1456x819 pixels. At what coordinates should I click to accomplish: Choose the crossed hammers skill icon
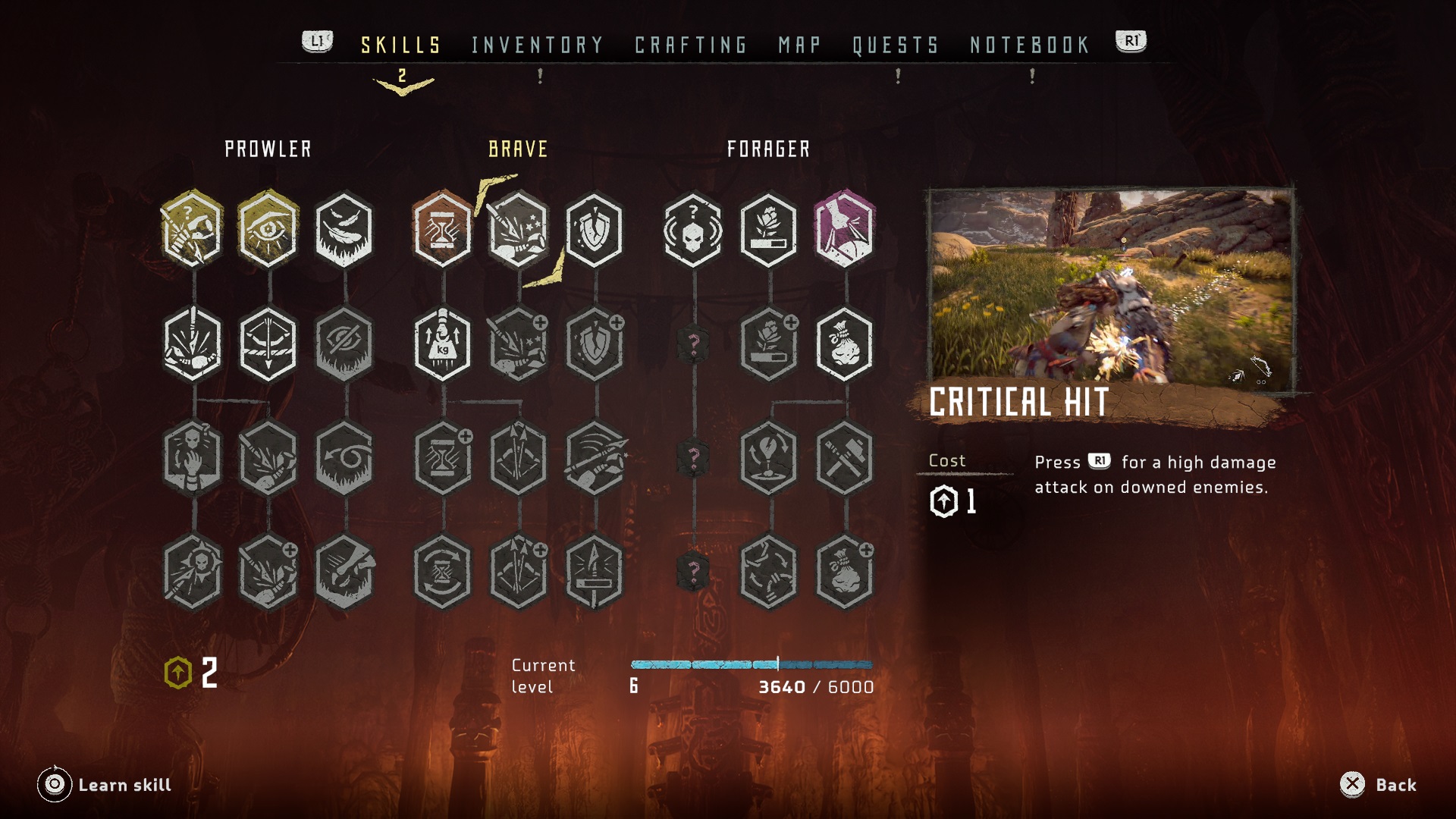[845, 457]
